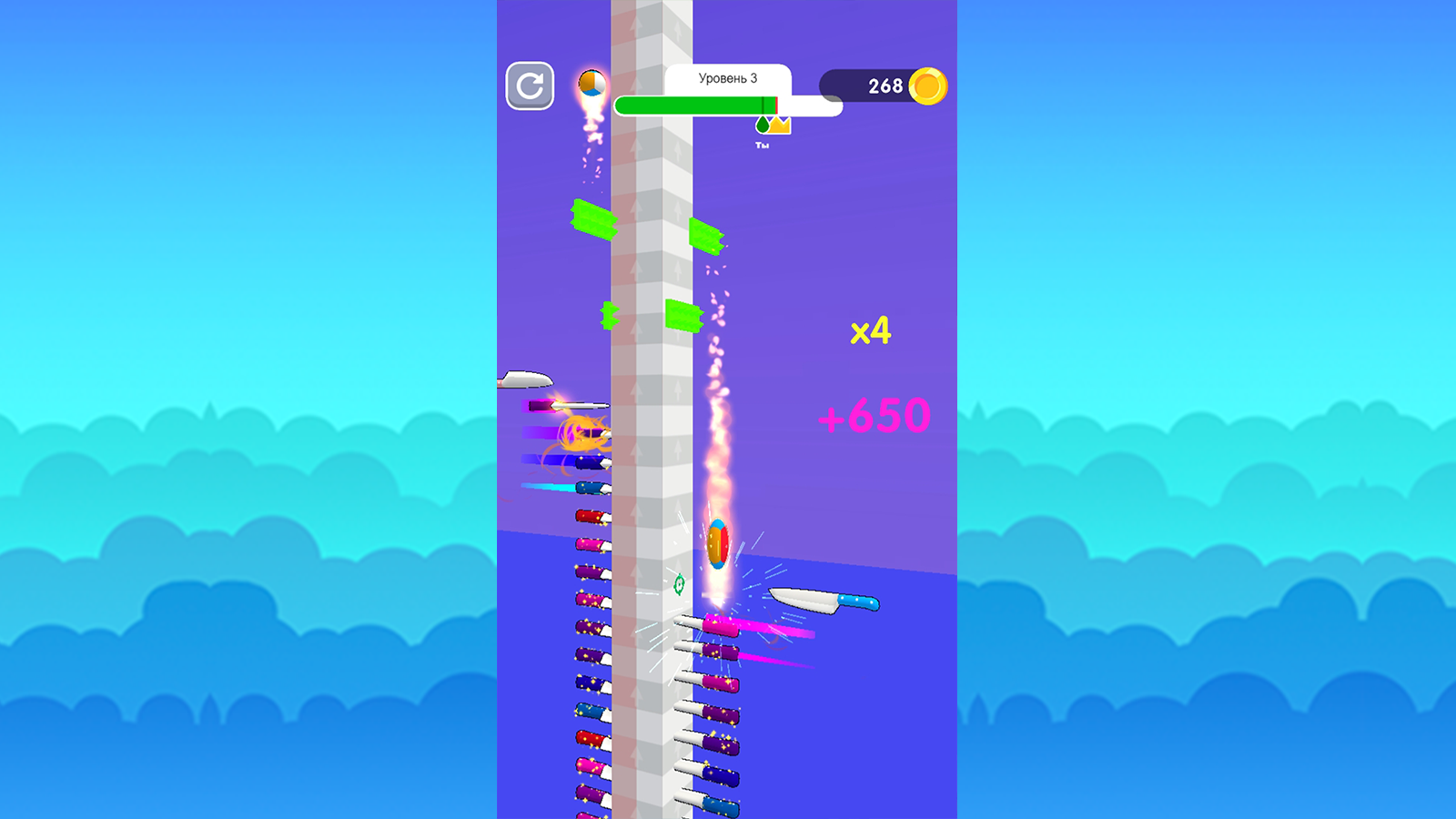This screenshot has height=819, width=1456.
Task: Select the red-handled knife on the left
Action: tap(590, 514)
